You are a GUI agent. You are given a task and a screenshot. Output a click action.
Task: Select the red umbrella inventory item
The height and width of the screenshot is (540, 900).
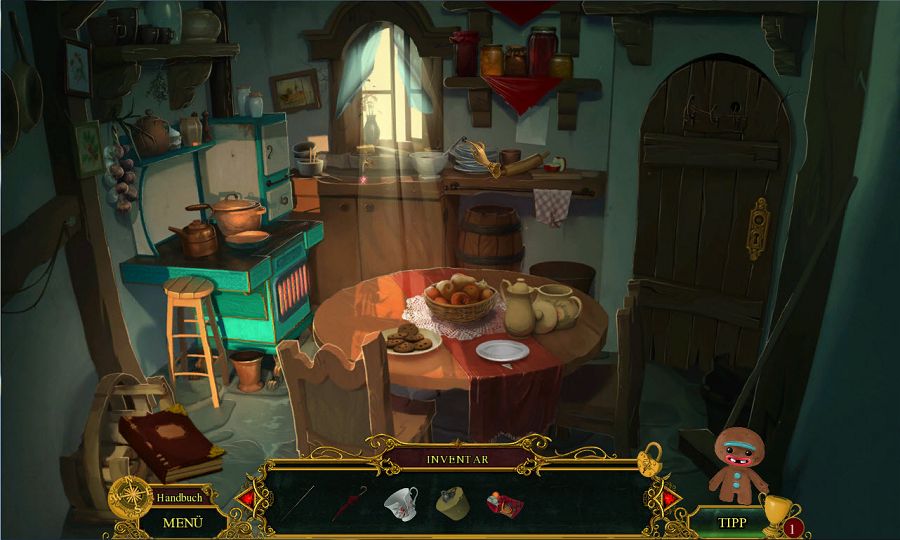click(x=349, y=502)
